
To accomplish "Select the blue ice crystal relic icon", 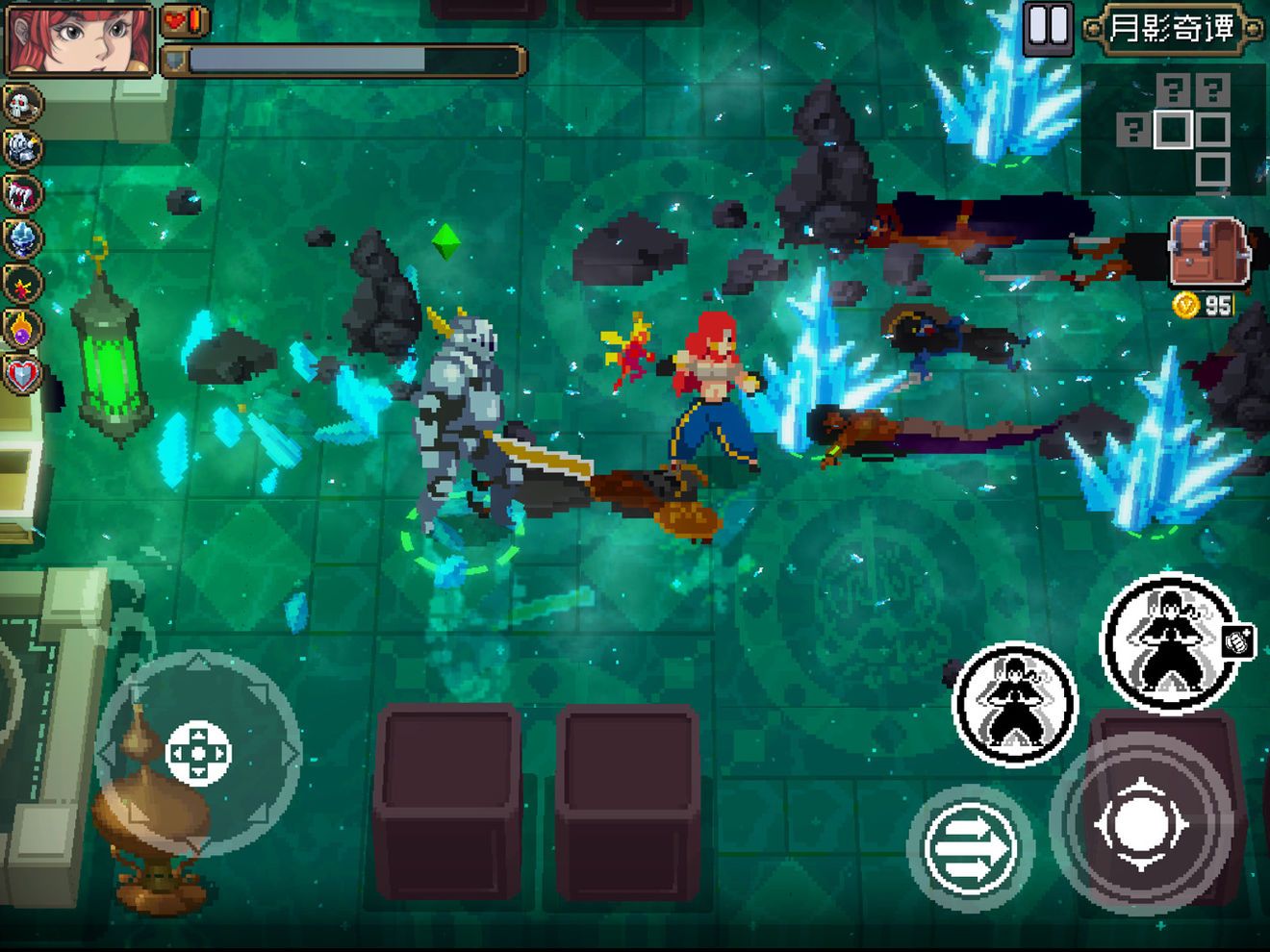I will (22, 239).
